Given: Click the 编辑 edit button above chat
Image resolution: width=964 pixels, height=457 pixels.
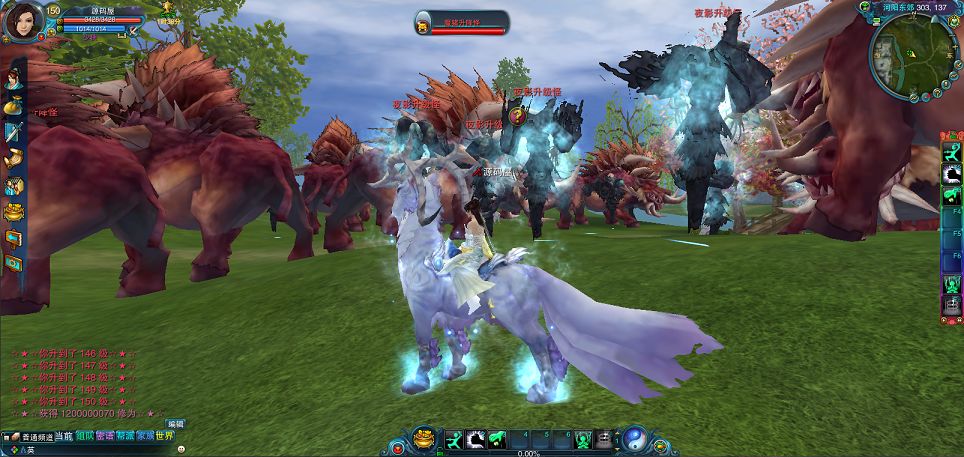Looking at the screenshot, I should [175, 424].
